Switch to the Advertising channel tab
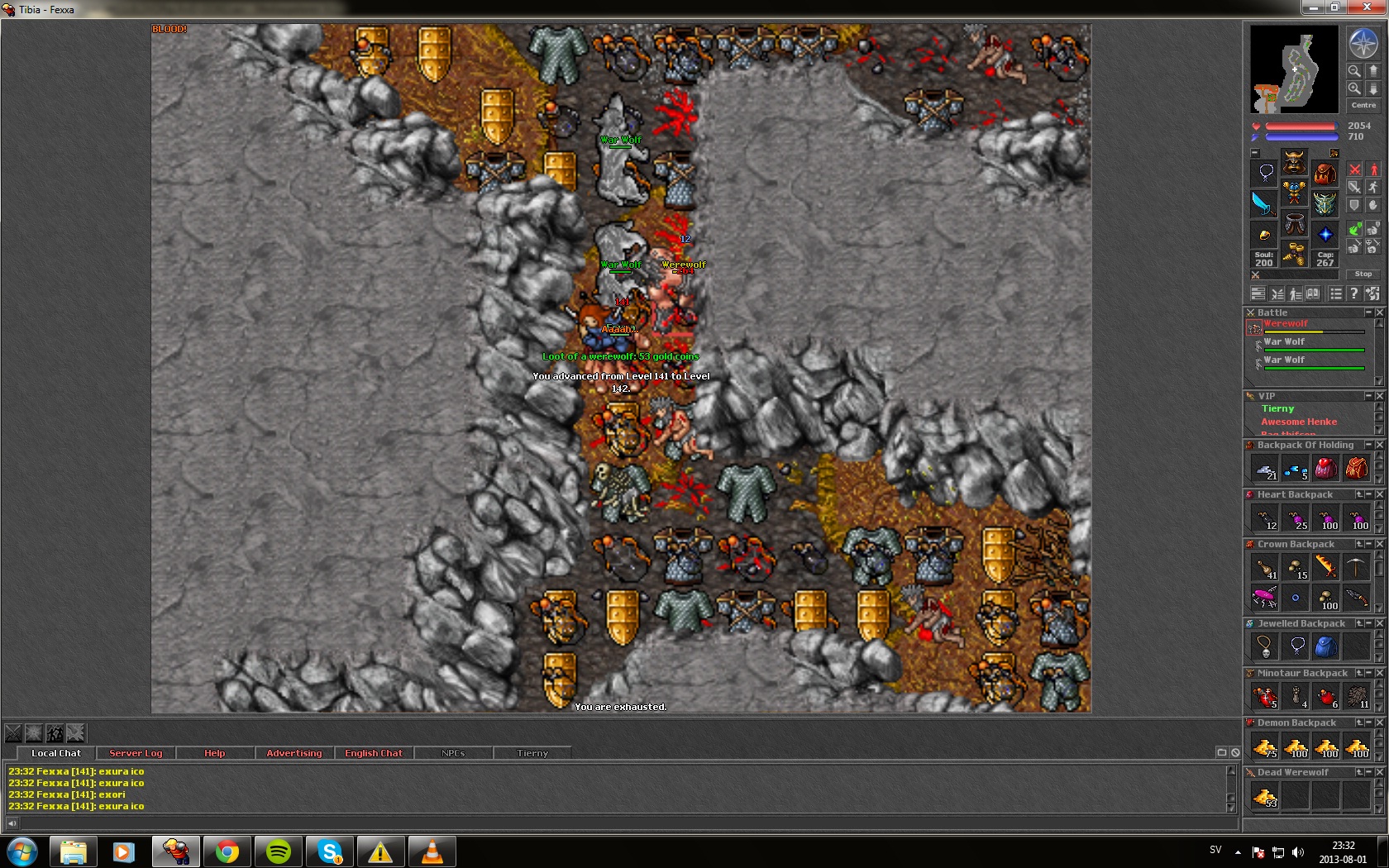Screen dimensions: 1389x868 294,753
